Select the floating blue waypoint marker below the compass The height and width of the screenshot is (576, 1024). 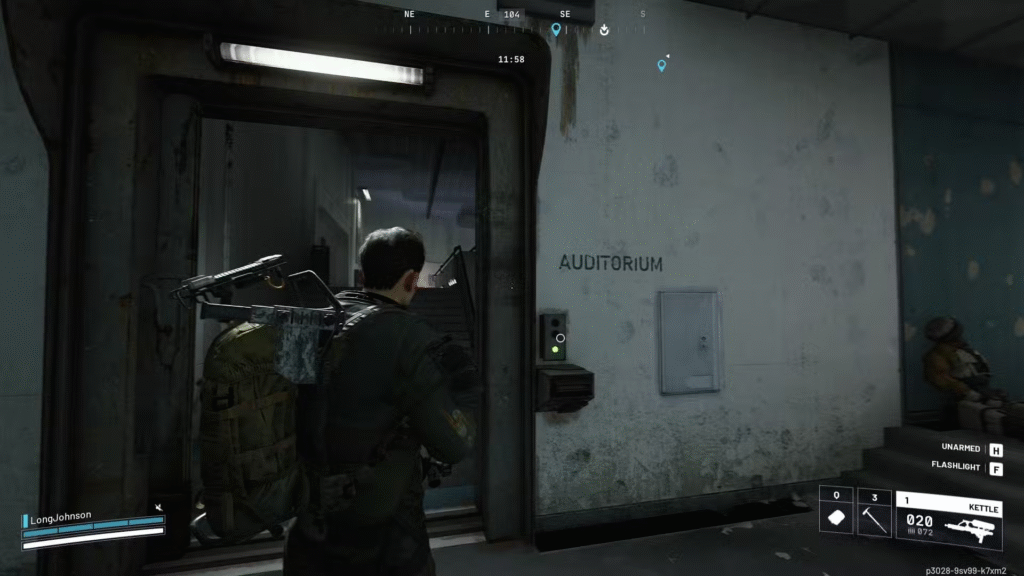(x=661, y=66)
